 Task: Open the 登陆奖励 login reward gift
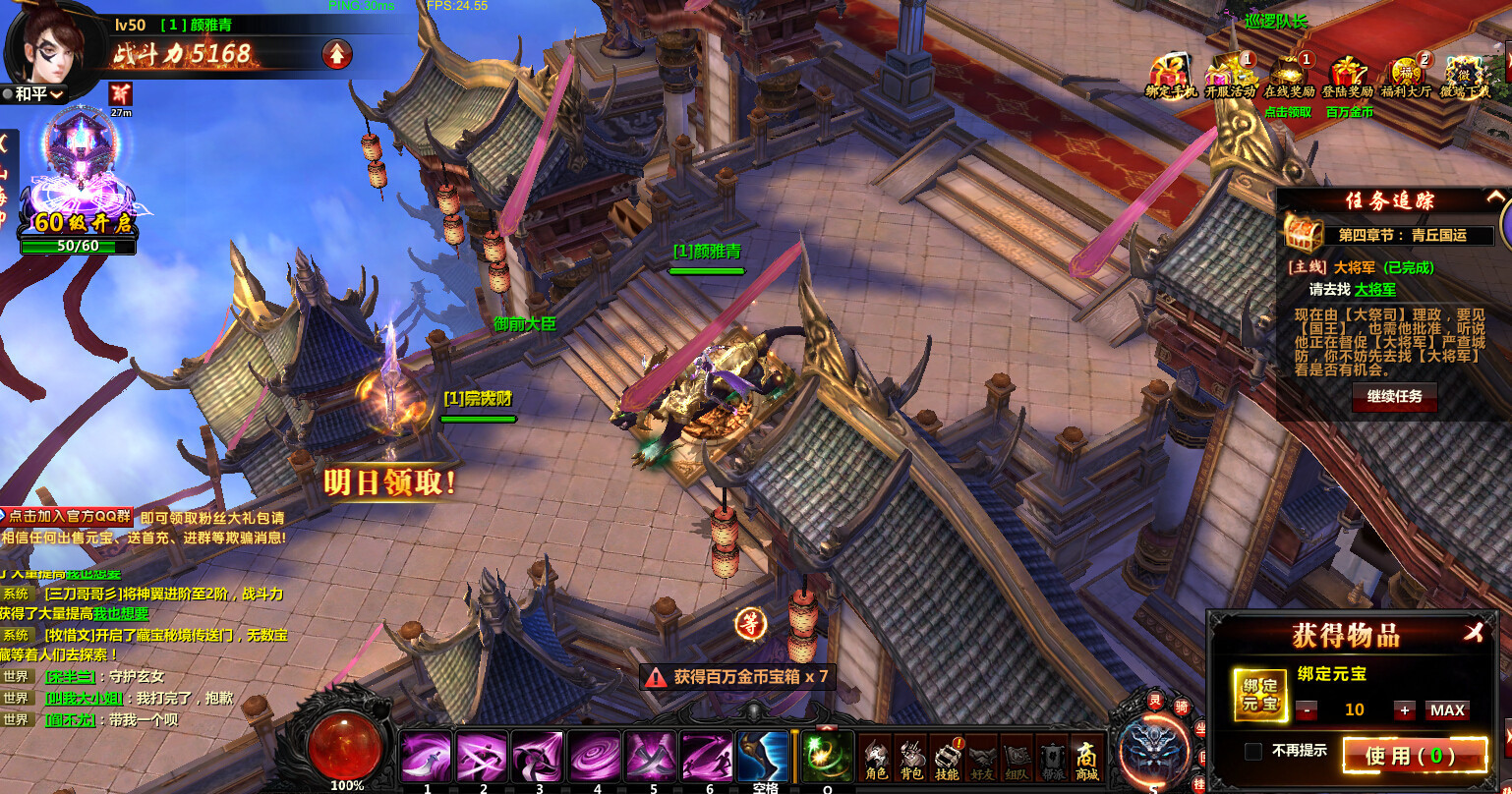pyautogui.click(x=1348, y=75)
